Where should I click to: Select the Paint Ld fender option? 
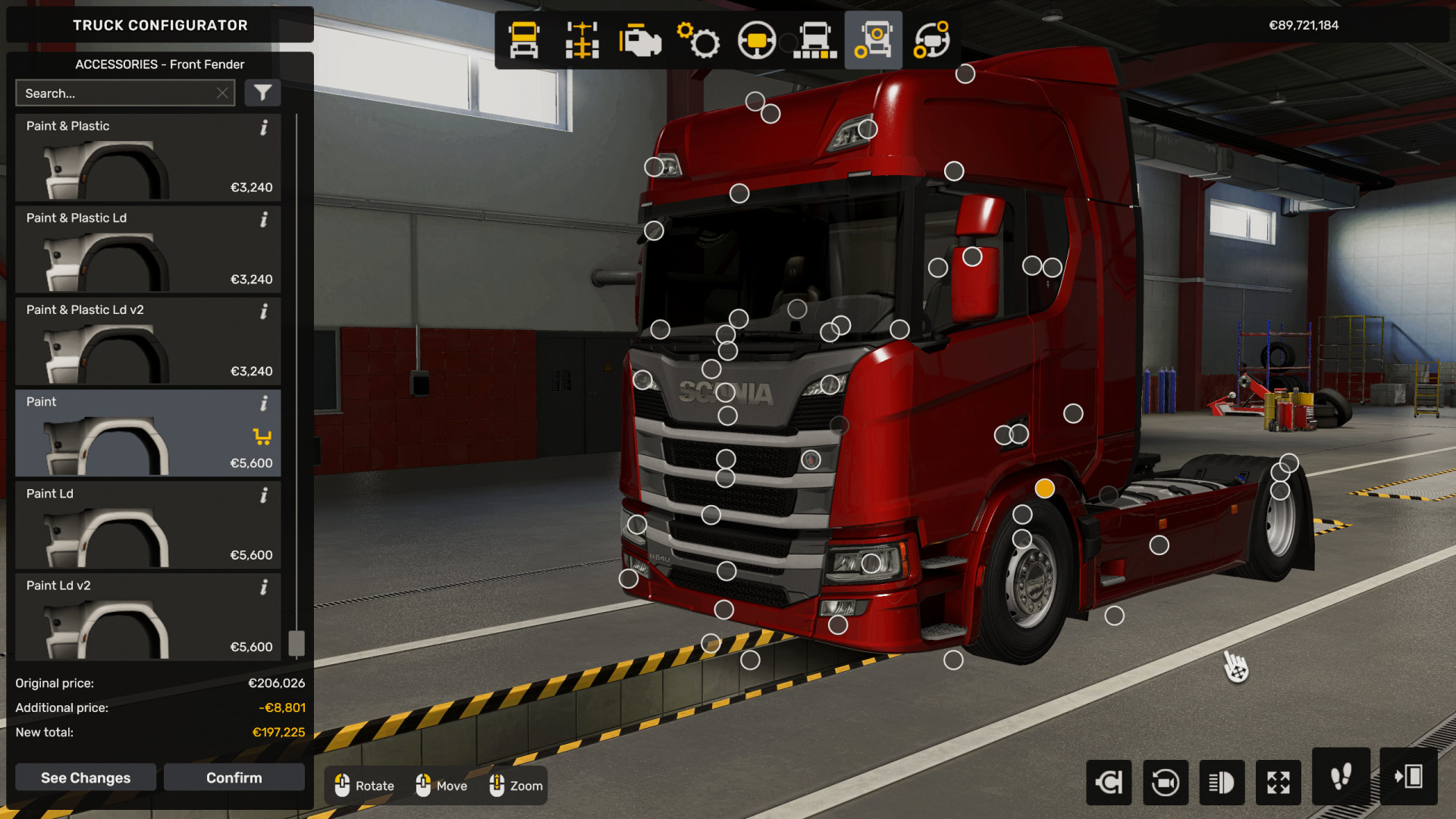148,525
